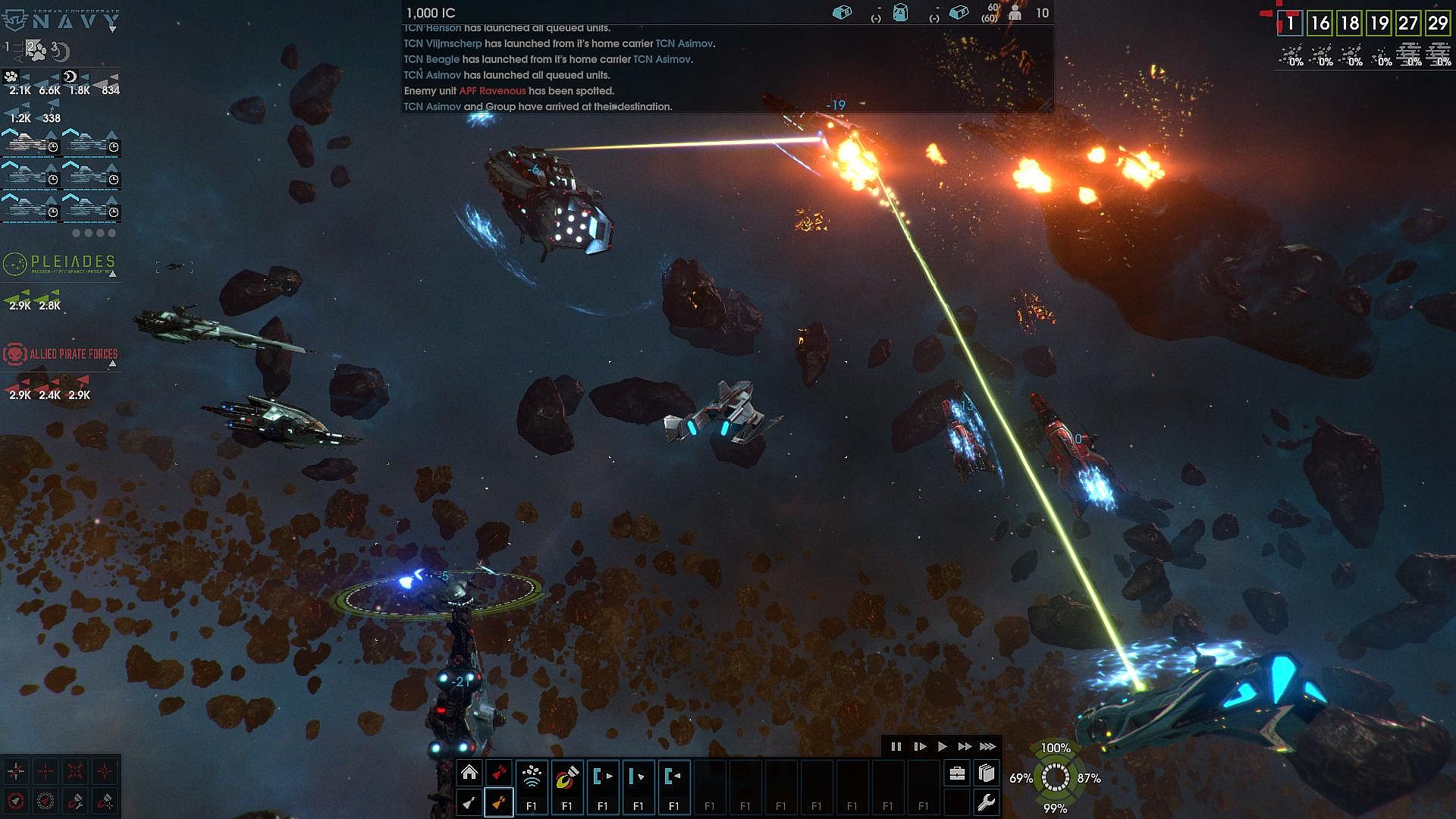
Task: Activate the sensor scatter ability
Action: (x=532, y=777)
